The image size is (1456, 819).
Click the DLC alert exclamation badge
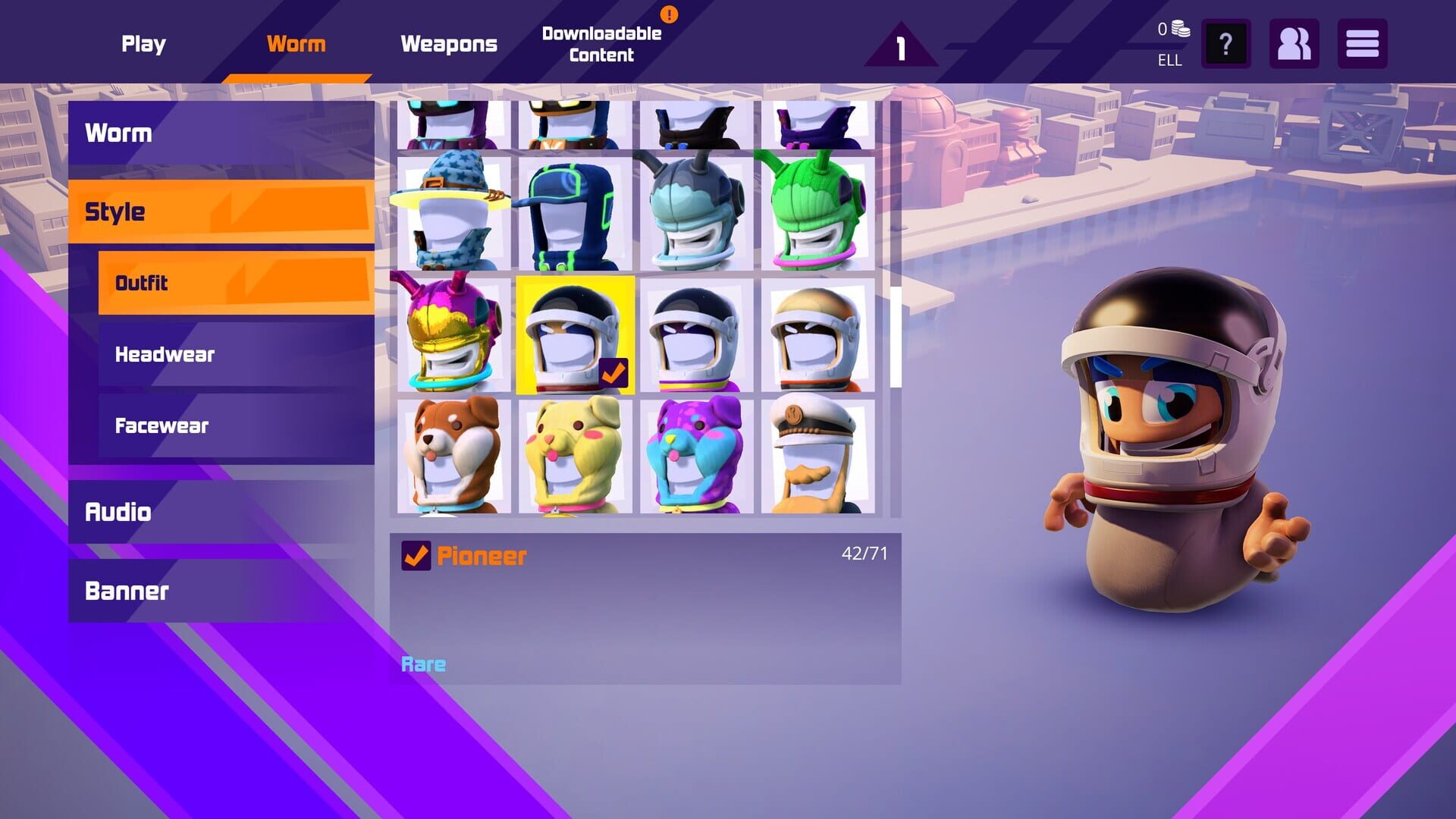tap(668, 13)
